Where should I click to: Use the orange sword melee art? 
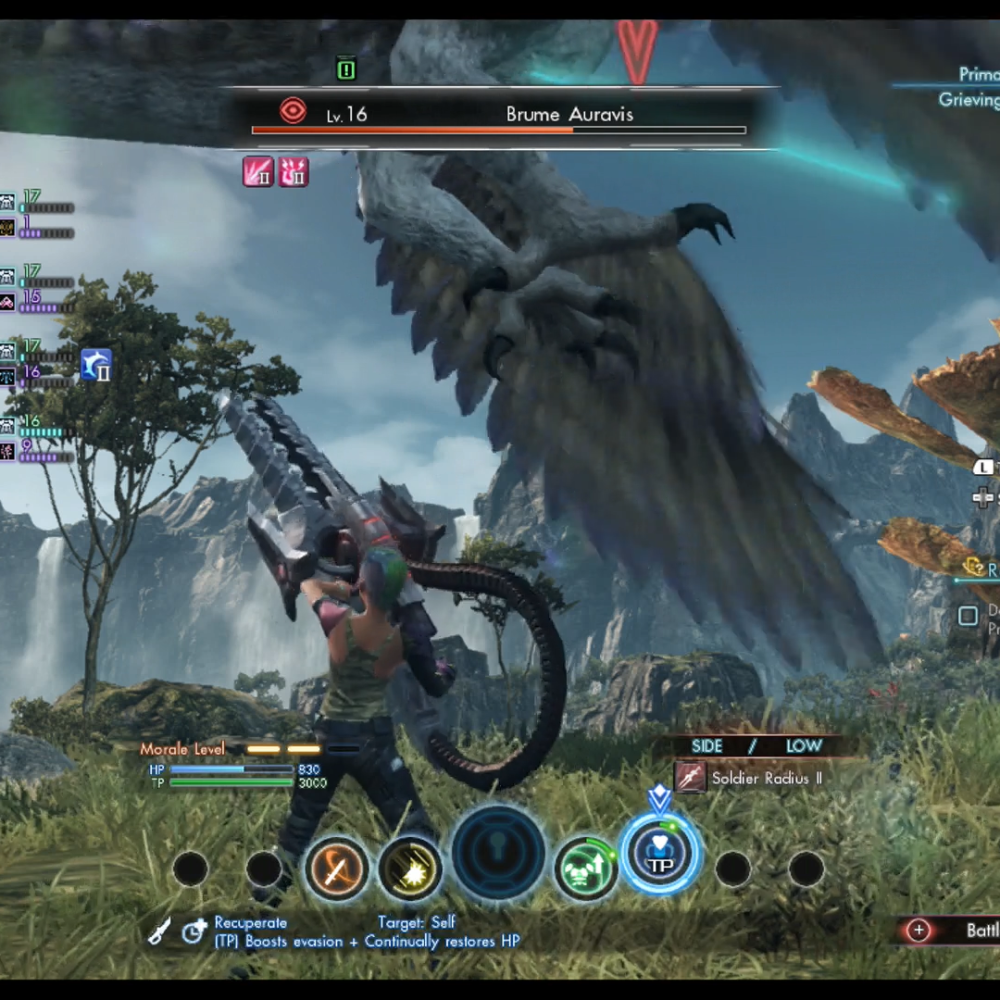(337, 867)
